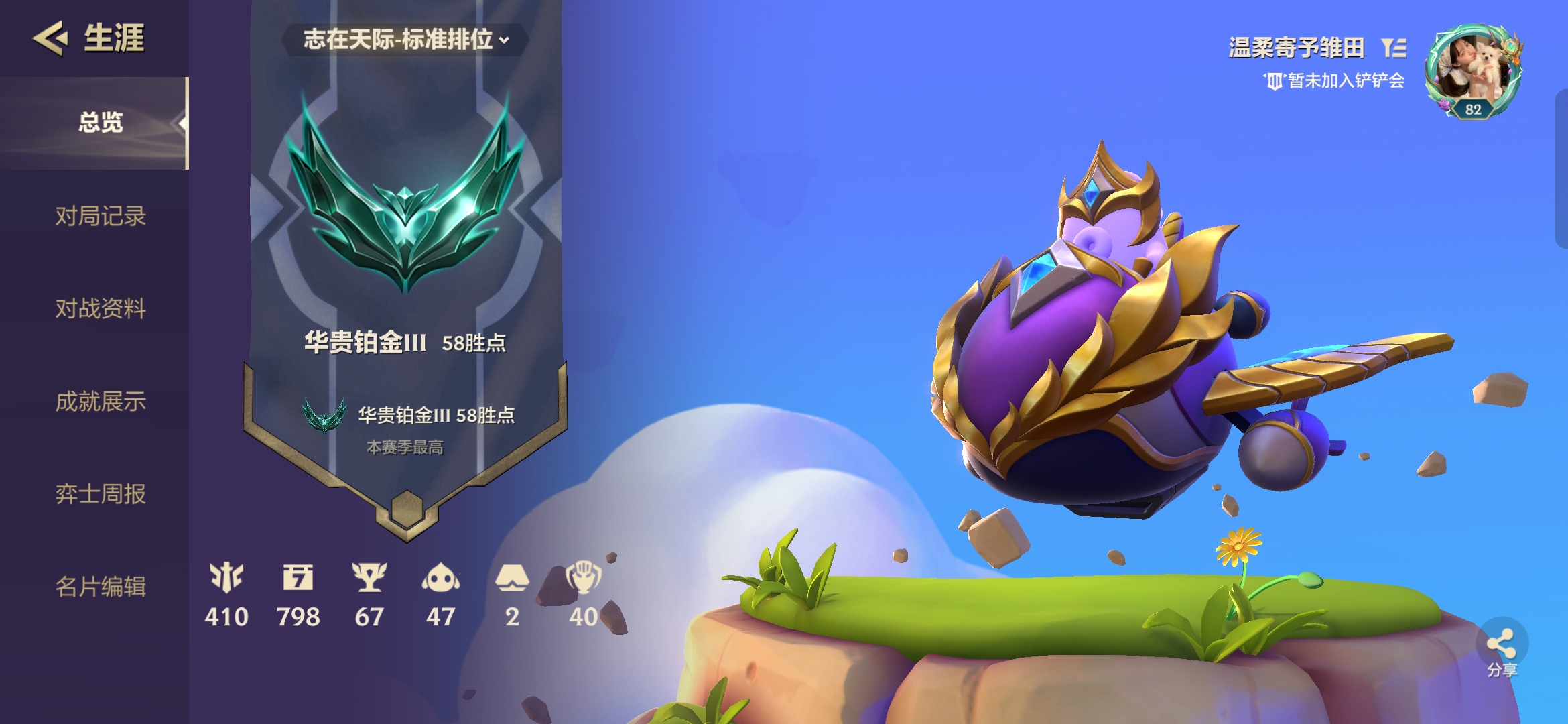The height and width of the screenshot is (724, 1568).
Task: Click the 暂未加入铲铲会 guild label
Action: 1335,81
